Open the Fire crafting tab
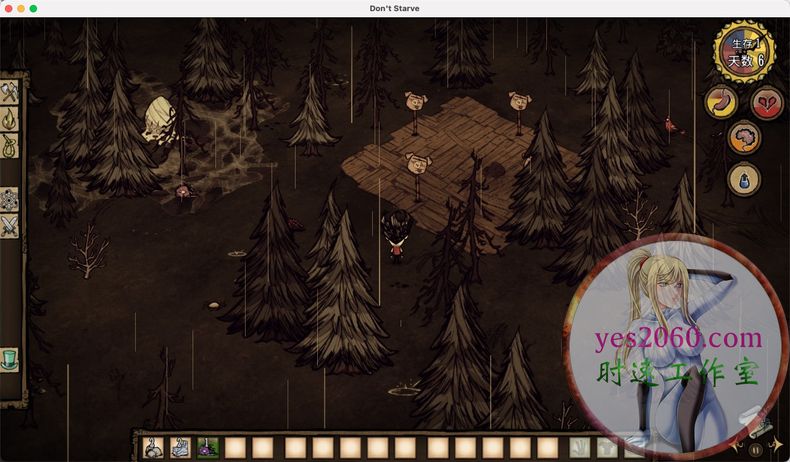Viewport: 790px width, 462px height. [10, 119]
